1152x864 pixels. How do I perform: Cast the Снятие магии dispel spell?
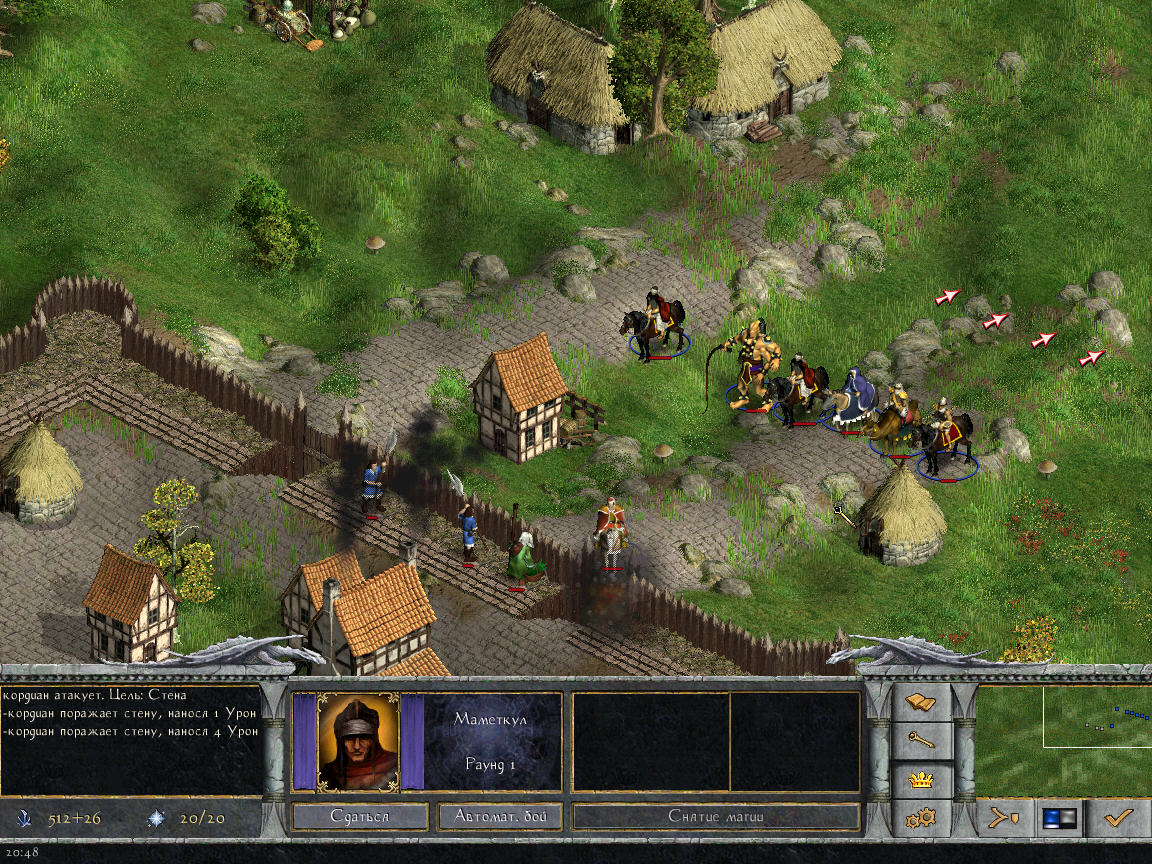[x=716, y=816]
